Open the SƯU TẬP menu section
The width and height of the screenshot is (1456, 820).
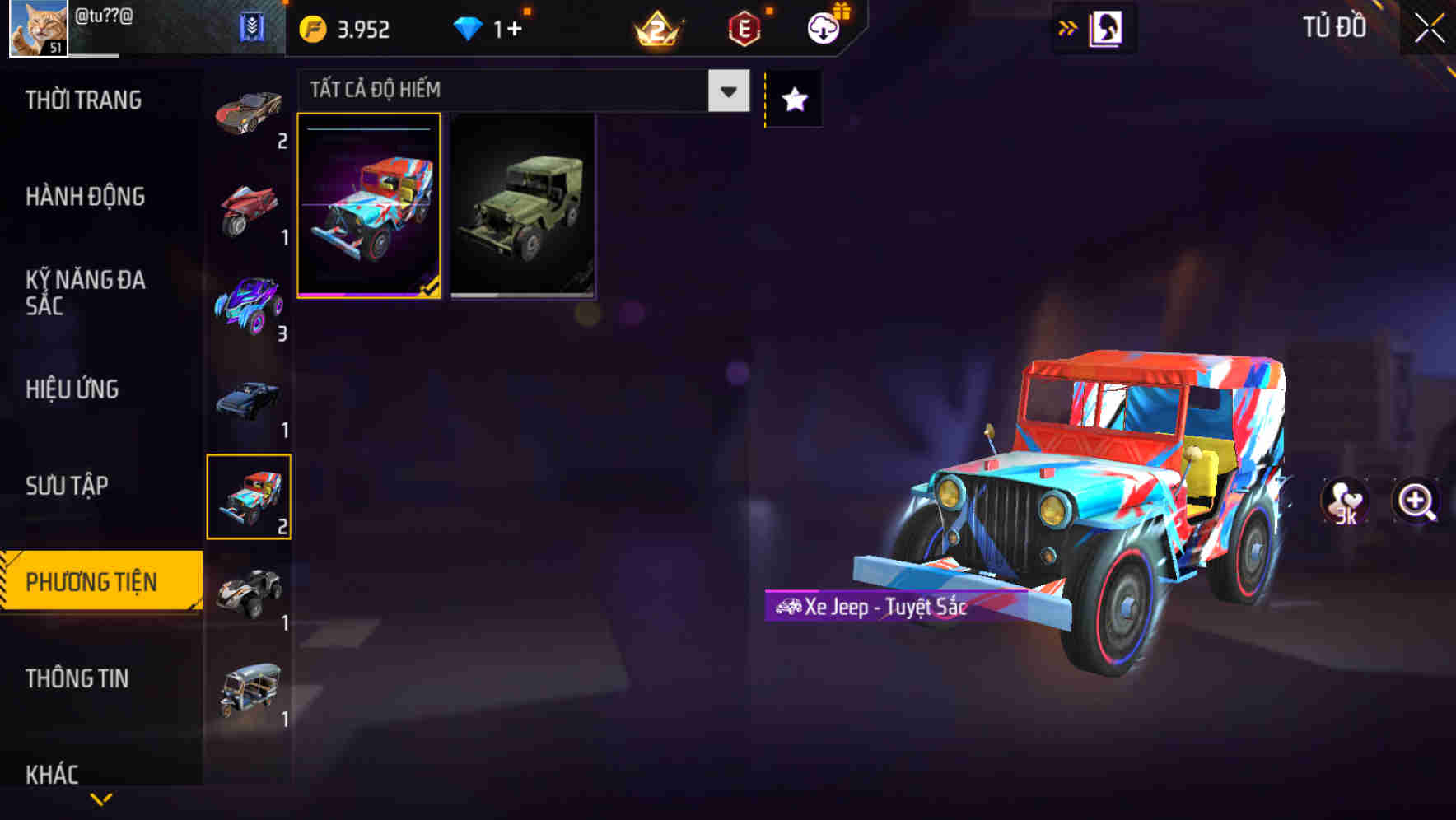click(66, 486)
